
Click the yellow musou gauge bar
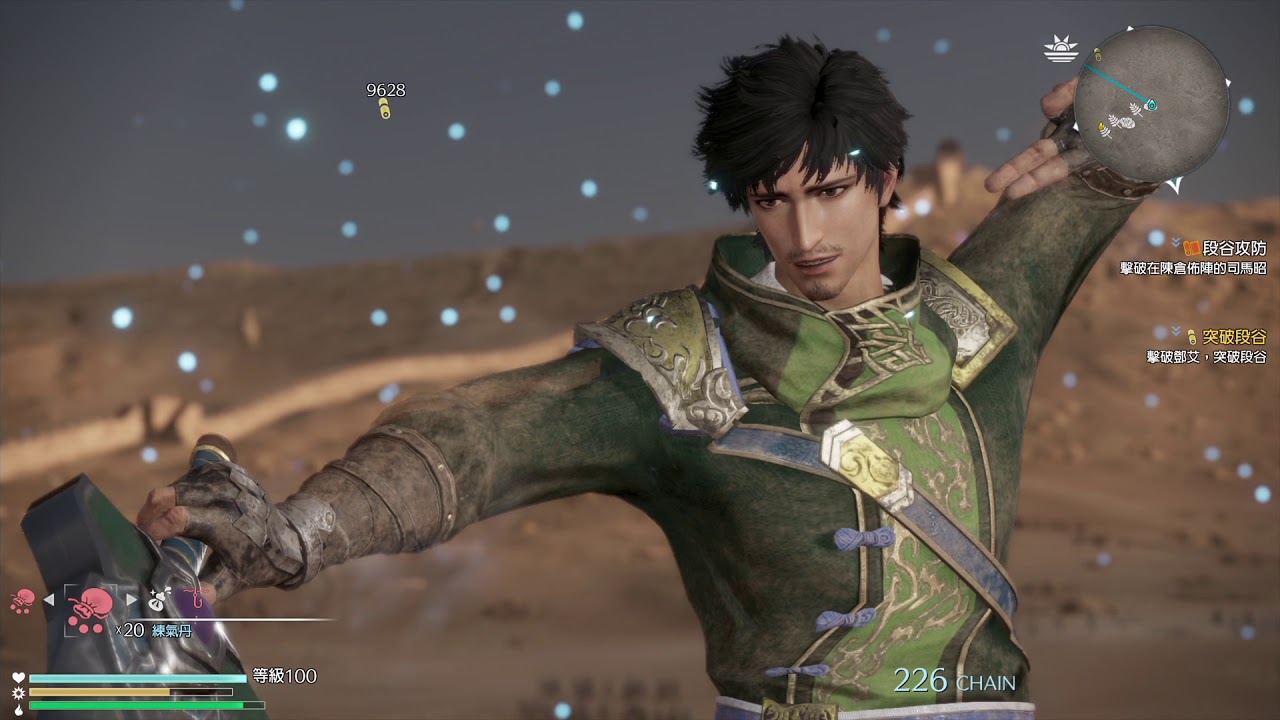100,692
